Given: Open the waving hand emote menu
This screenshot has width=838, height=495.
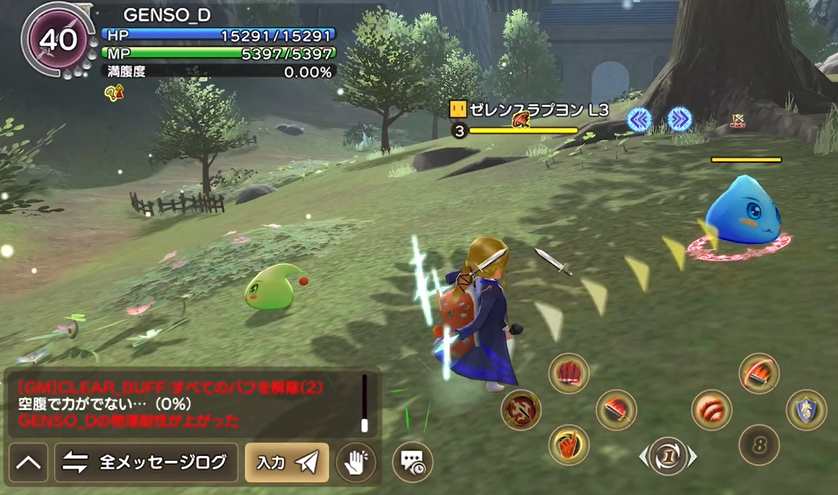Looking at the screenshot, I should pos(355,463).
